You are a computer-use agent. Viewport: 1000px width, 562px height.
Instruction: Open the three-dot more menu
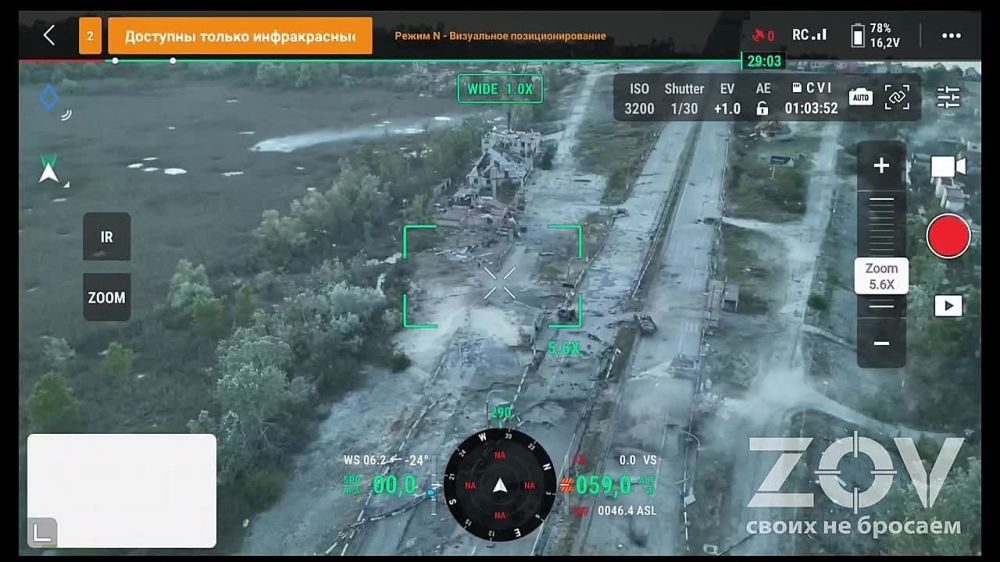point(951,36)
